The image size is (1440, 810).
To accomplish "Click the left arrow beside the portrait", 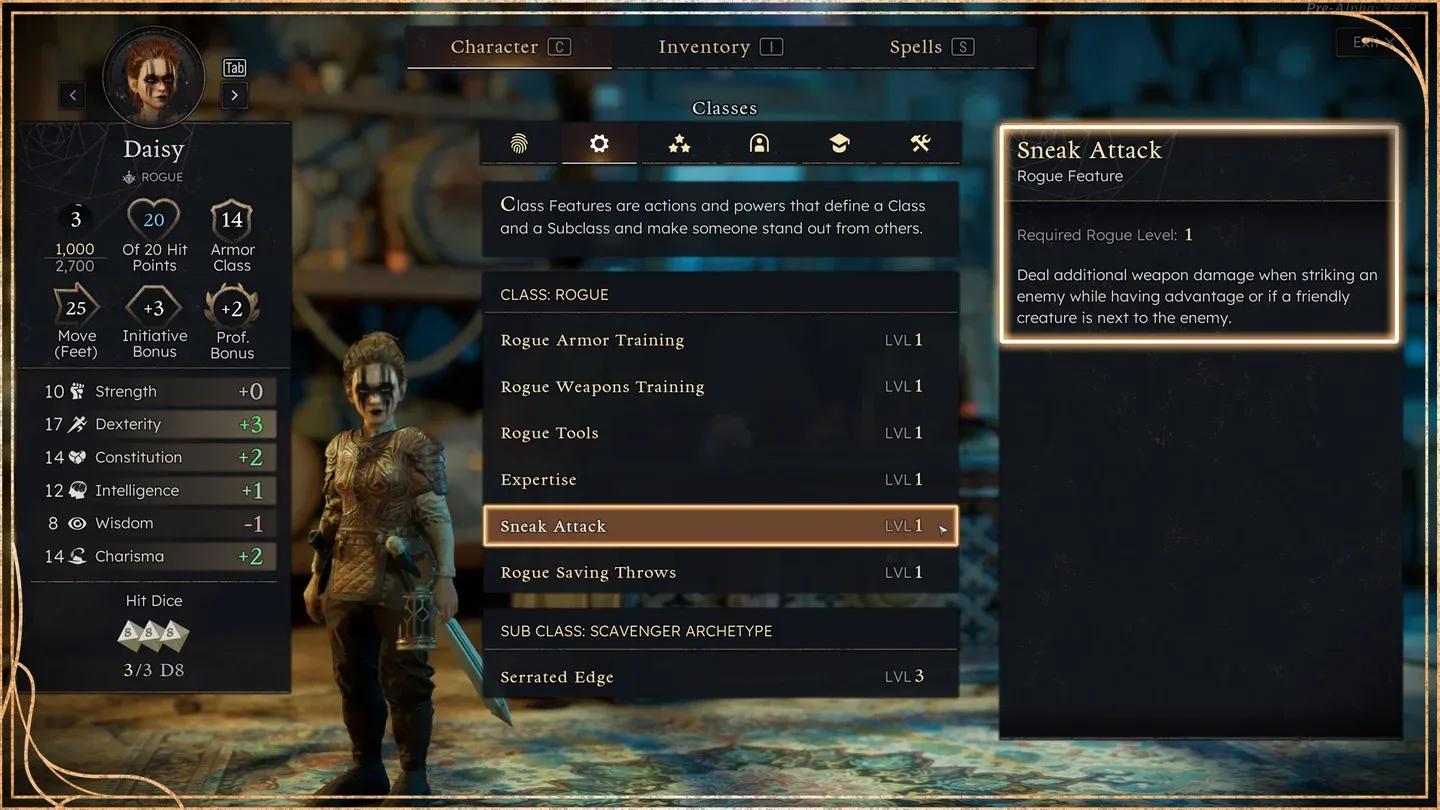I will pyautogui.click(x=71, y=95).
